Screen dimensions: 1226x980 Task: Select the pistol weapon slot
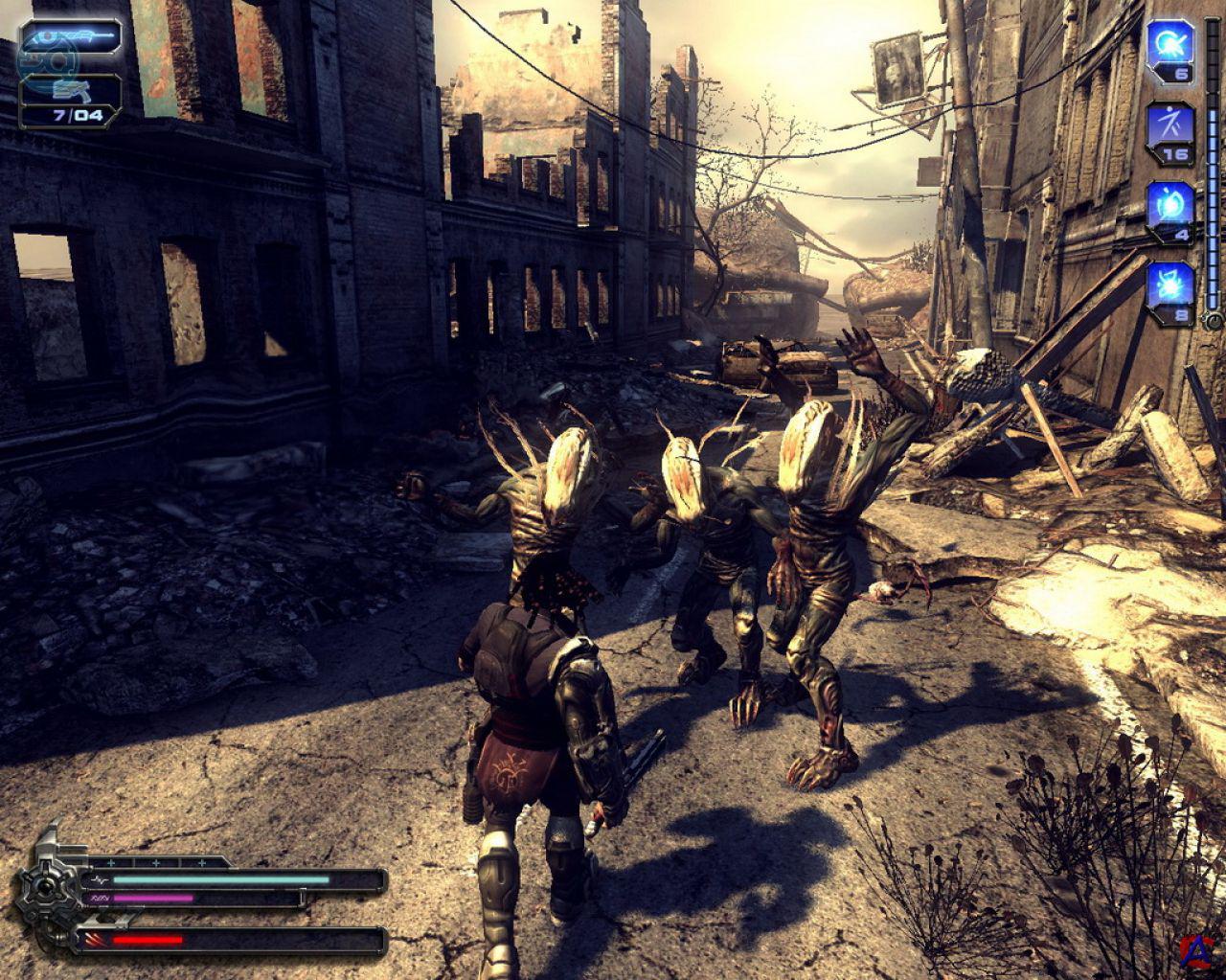(x=70, y=92)
